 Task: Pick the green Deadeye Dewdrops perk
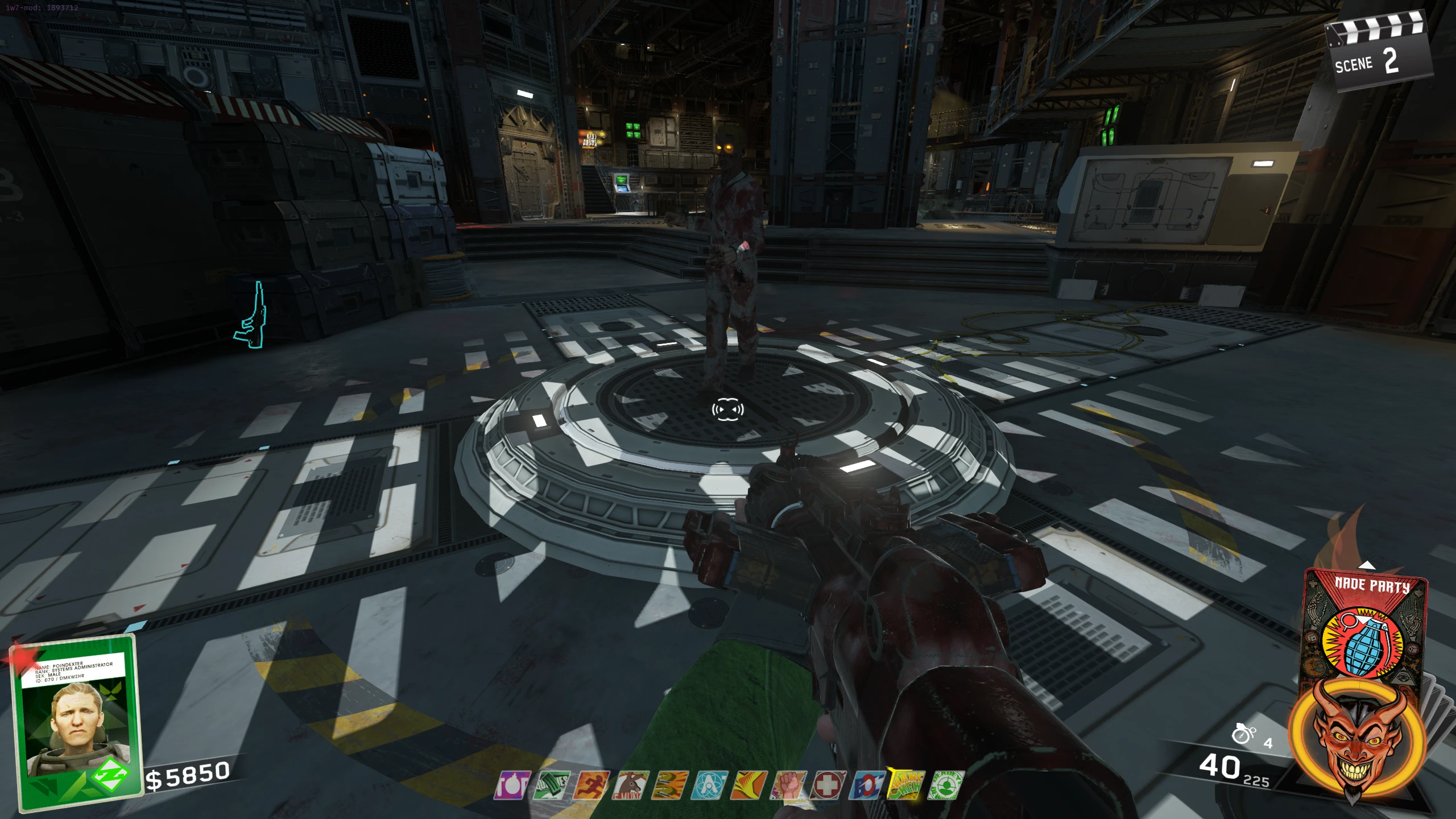pyautogui.click(x=946, y=785)
